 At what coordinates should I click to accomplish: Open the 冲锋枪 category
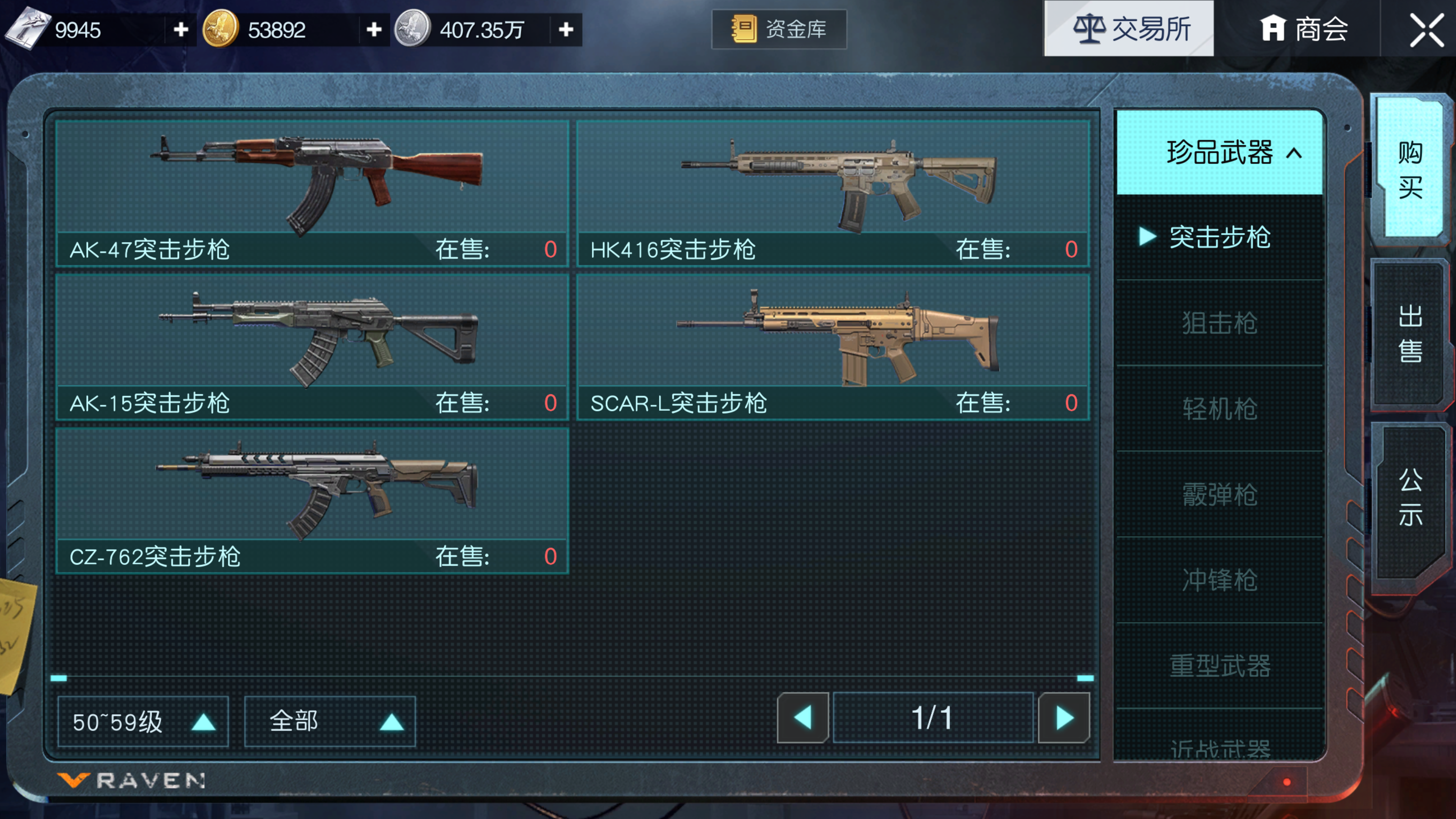(x=1220, y=580)
